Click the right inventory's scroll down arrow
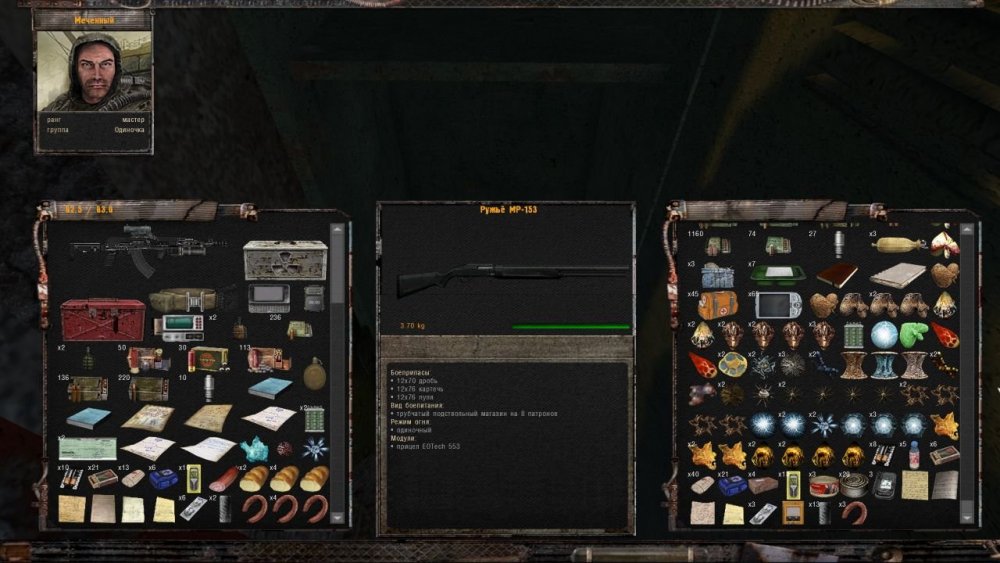This screenshot has height=563, width=1000. coord(966,516)
